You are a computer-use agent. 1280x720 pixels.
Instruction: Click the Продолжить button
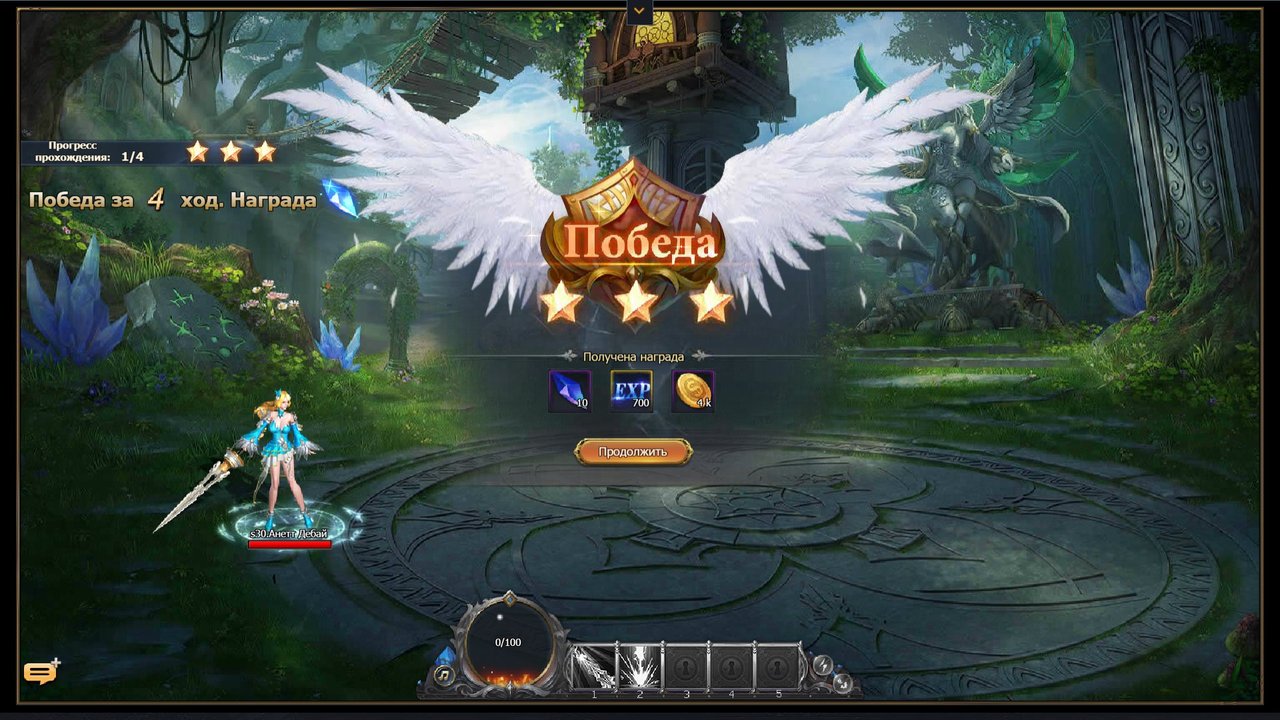[633, 452]
